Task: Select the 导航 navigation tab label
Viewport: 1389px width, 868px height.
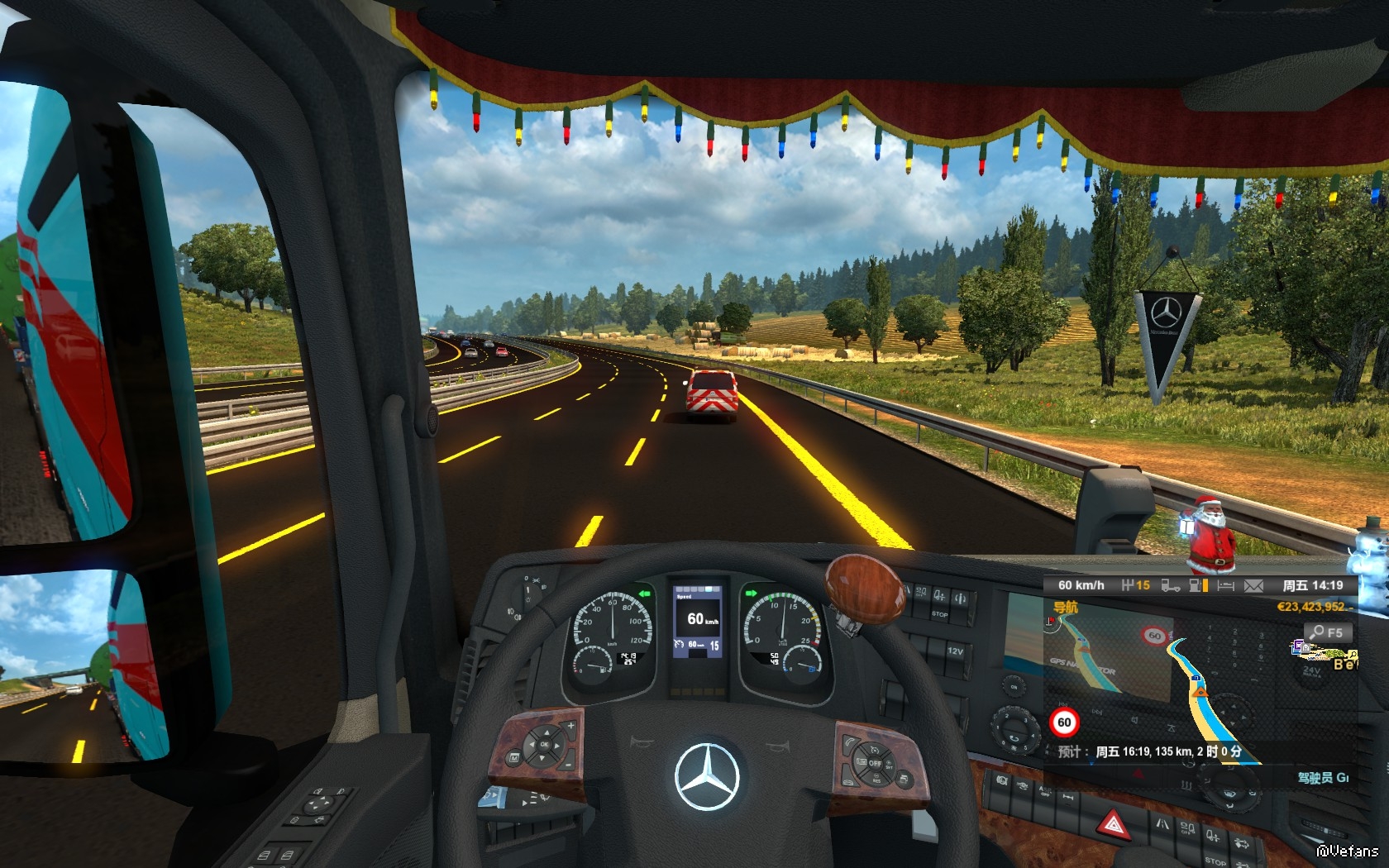Action: point(1065,608)
